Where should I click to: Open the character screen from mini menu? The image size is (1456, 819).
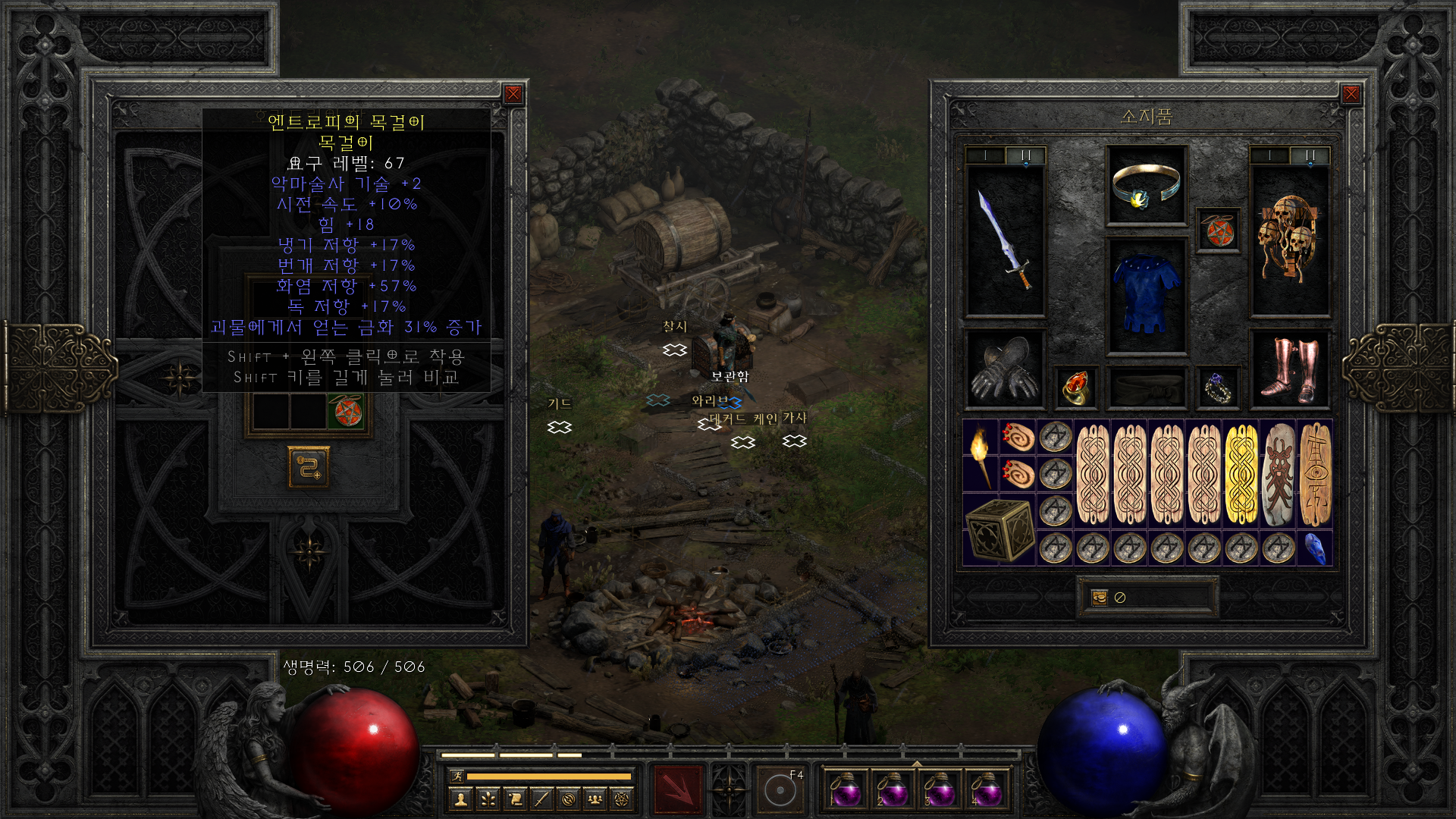pyautogui.click(x=460, y=799)
